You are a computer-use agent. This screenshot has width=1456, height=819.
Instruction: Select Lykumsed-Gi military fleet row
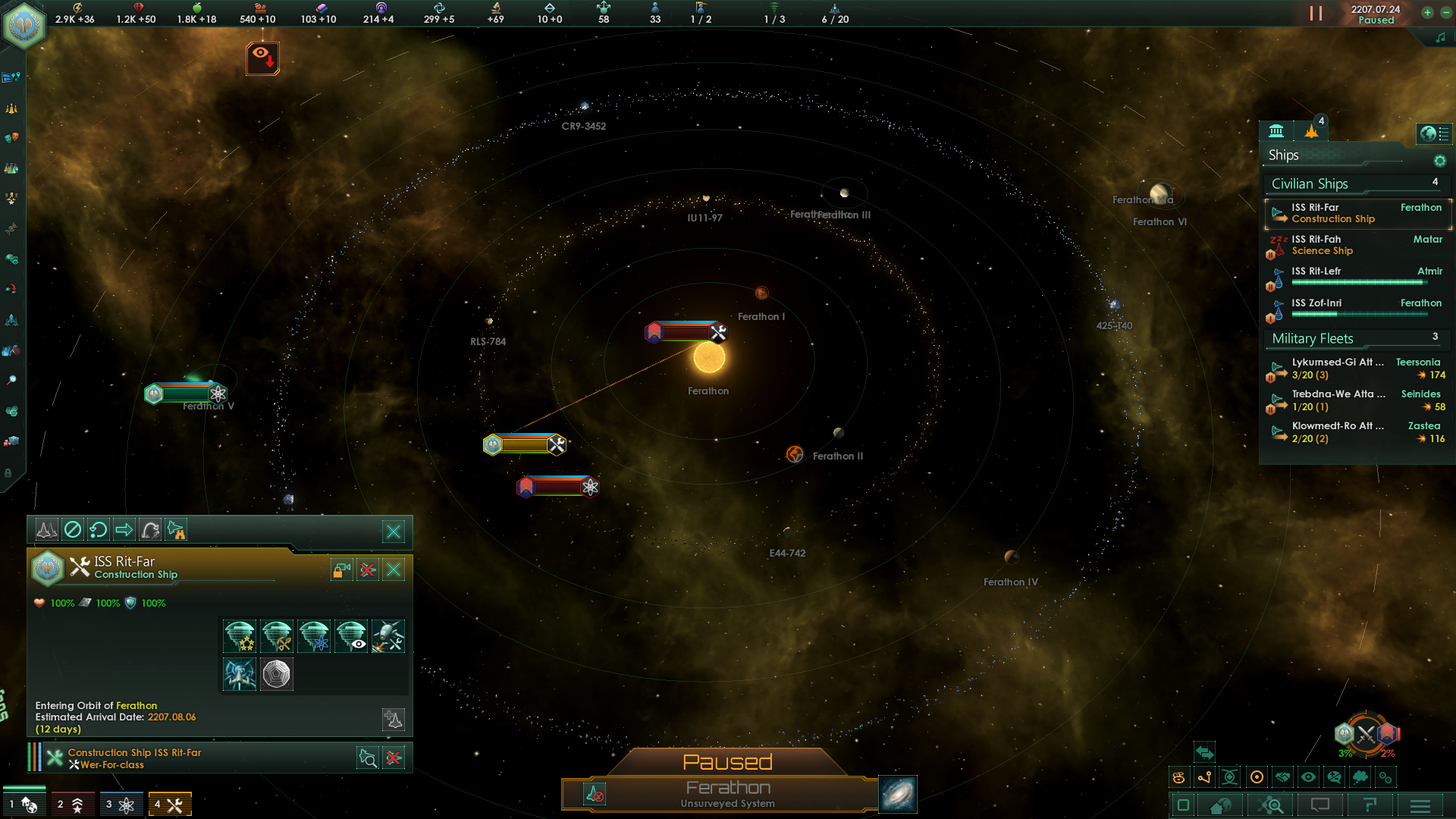tap(1356, 369)
